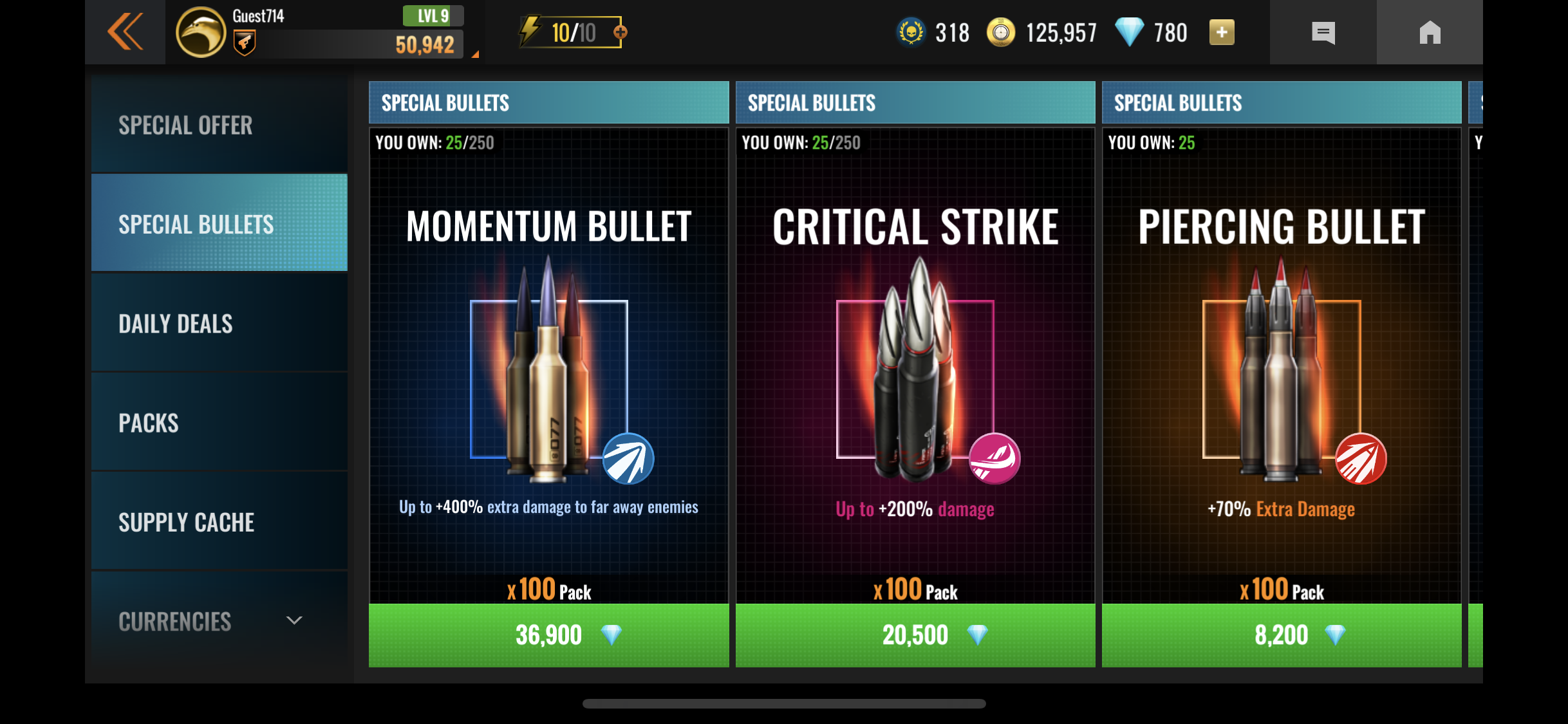Open the Guest714 player profile avatar
Viewport: 1568px width, 724px height.
(x=201, y=32)
